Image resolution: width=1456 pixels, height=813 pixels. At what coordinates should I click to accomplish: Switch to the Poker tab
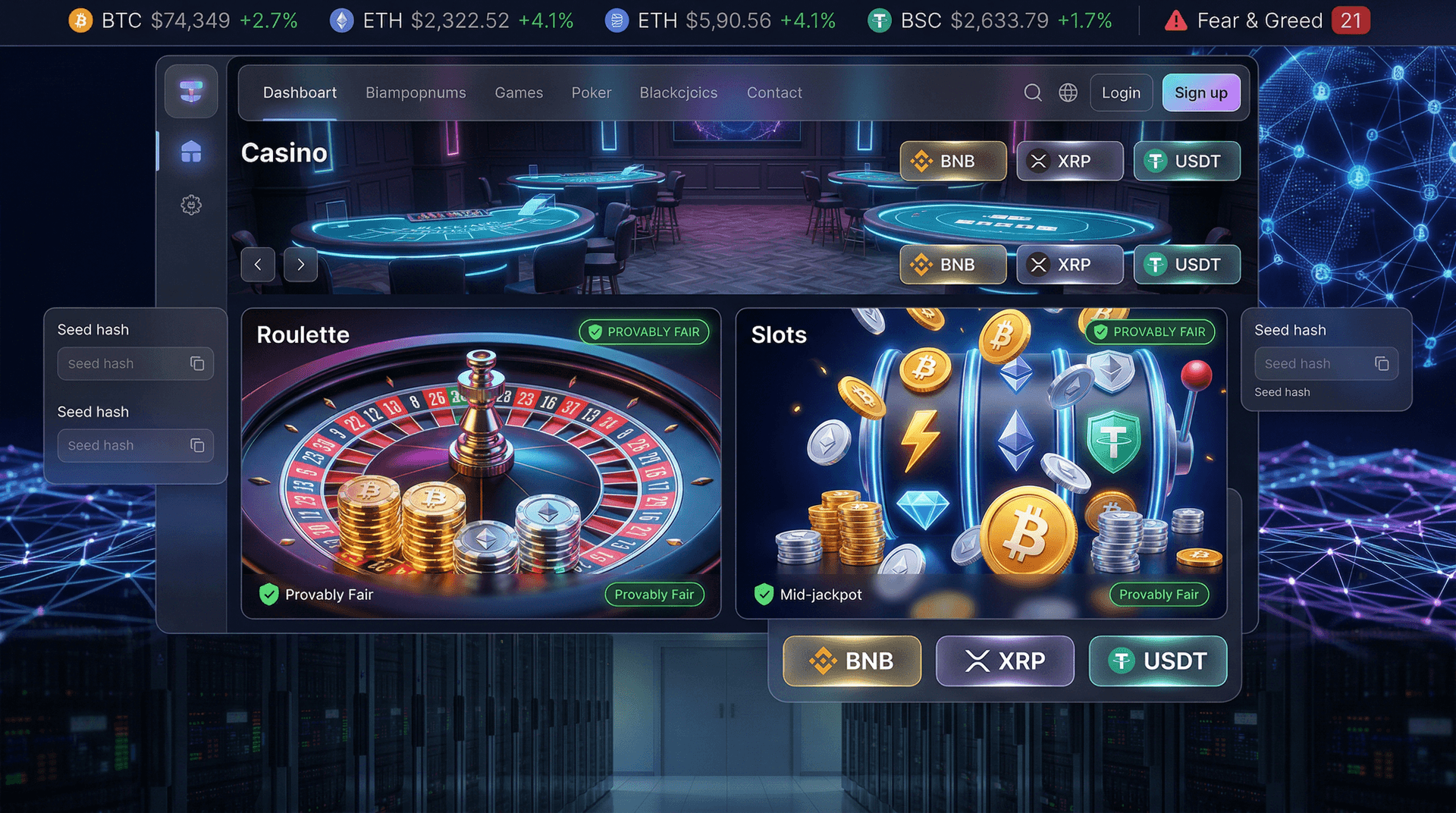click(591, 93)
